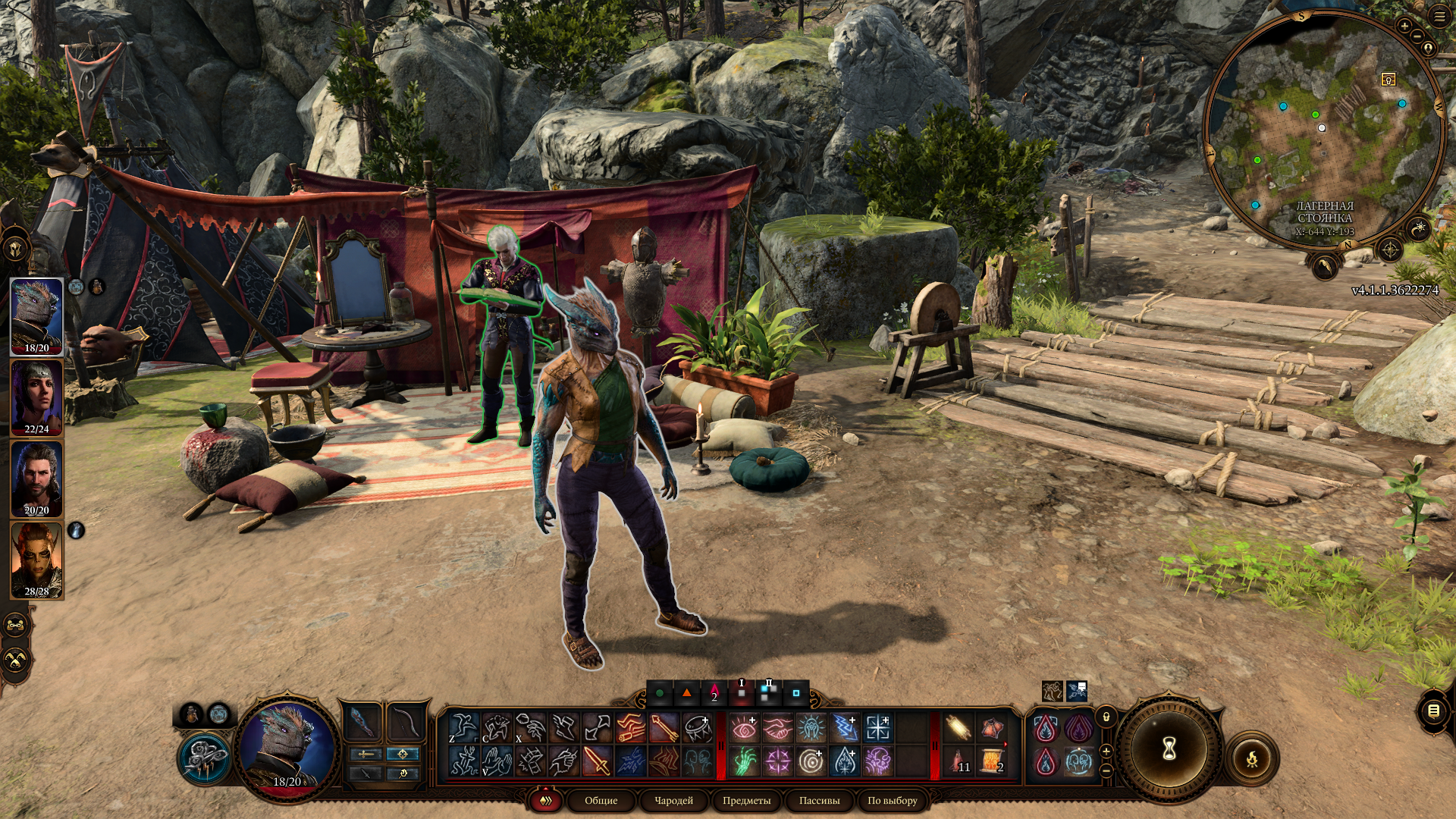Open the campfire rest button
Screen dimensions: 1456x819
click(x=1251, y=758)
